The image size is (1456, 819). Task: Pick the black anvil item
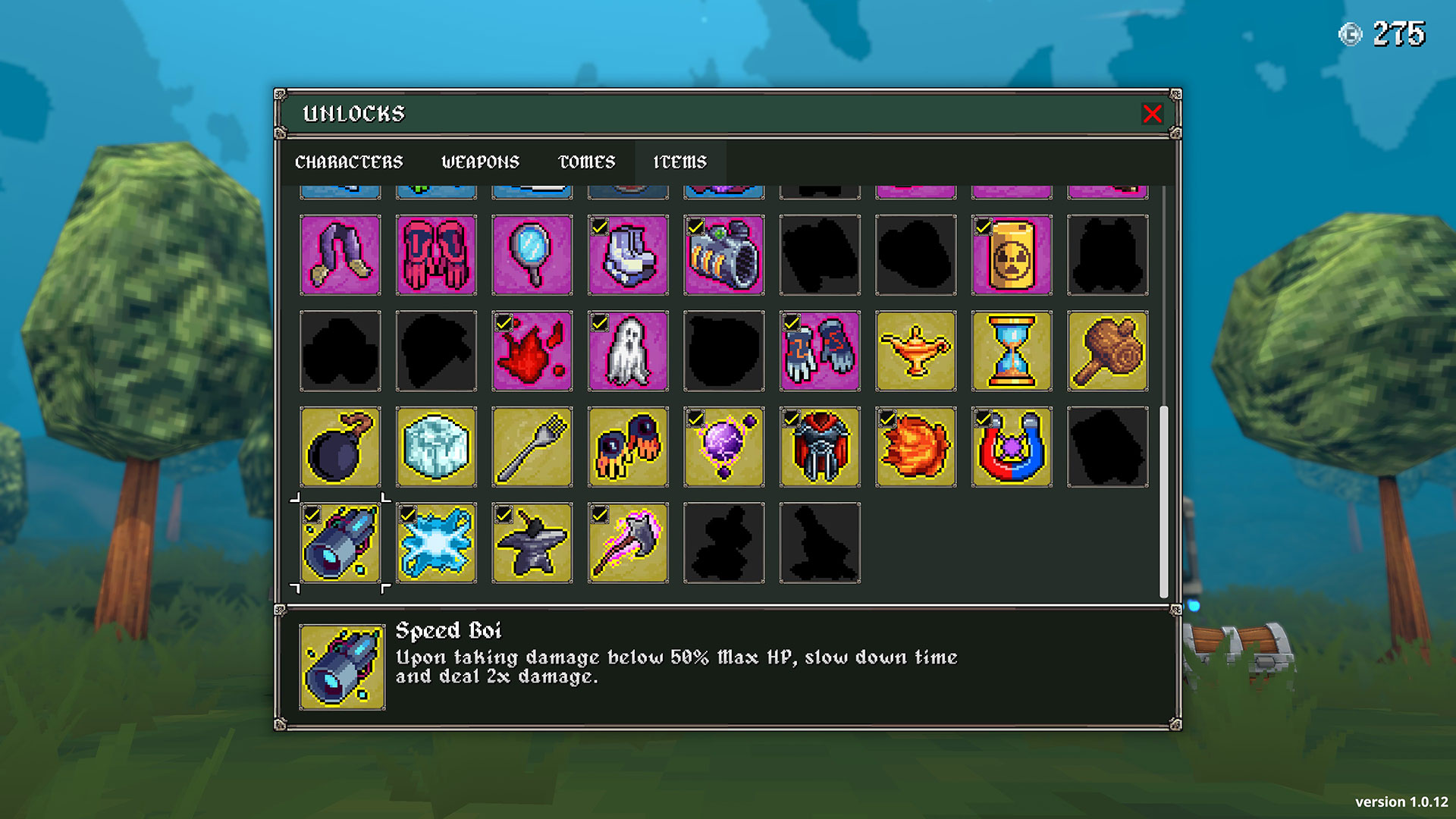coord(532,543)
